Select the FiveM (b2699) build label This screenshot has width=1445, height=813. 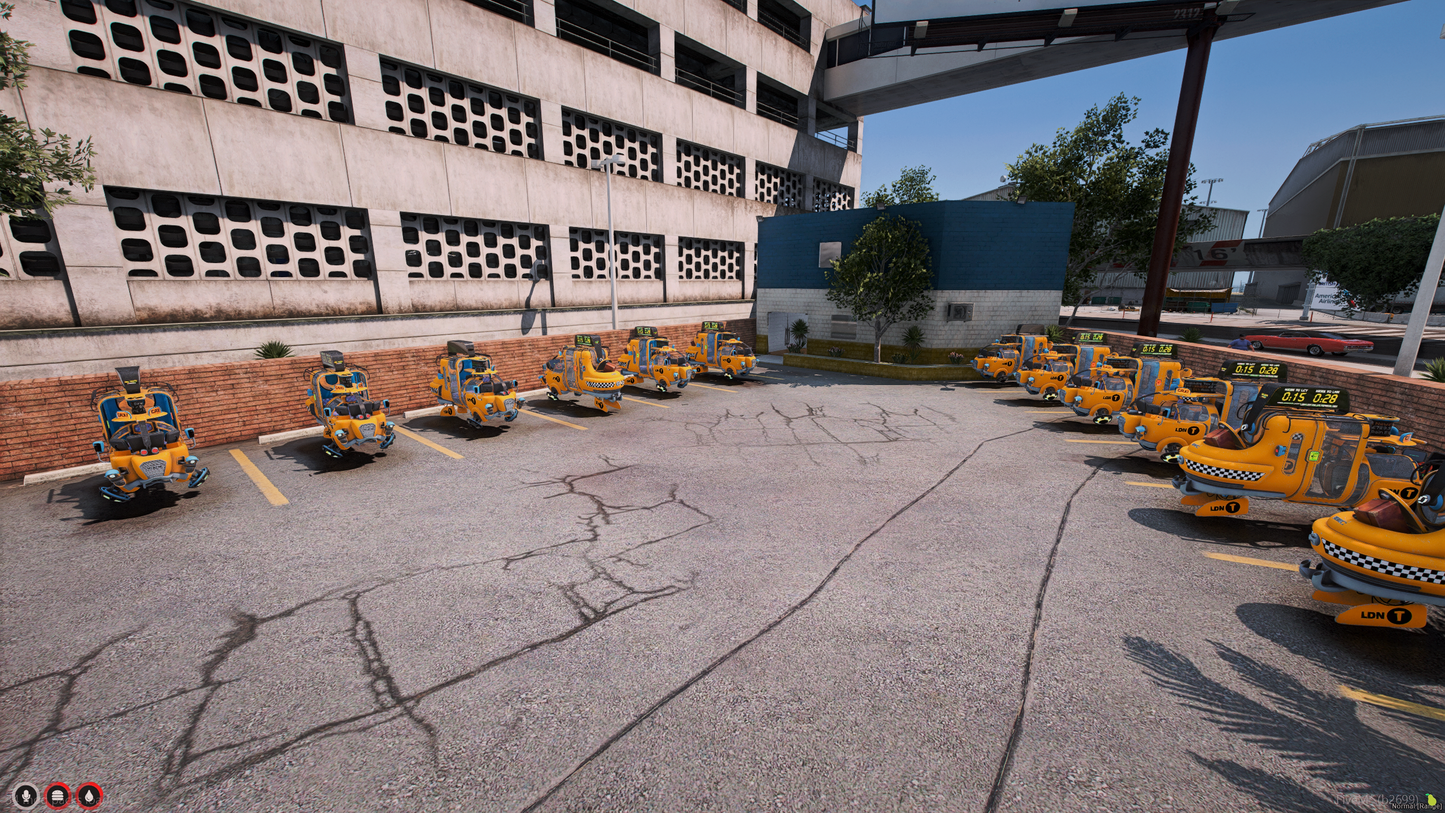click(1376, 797)
